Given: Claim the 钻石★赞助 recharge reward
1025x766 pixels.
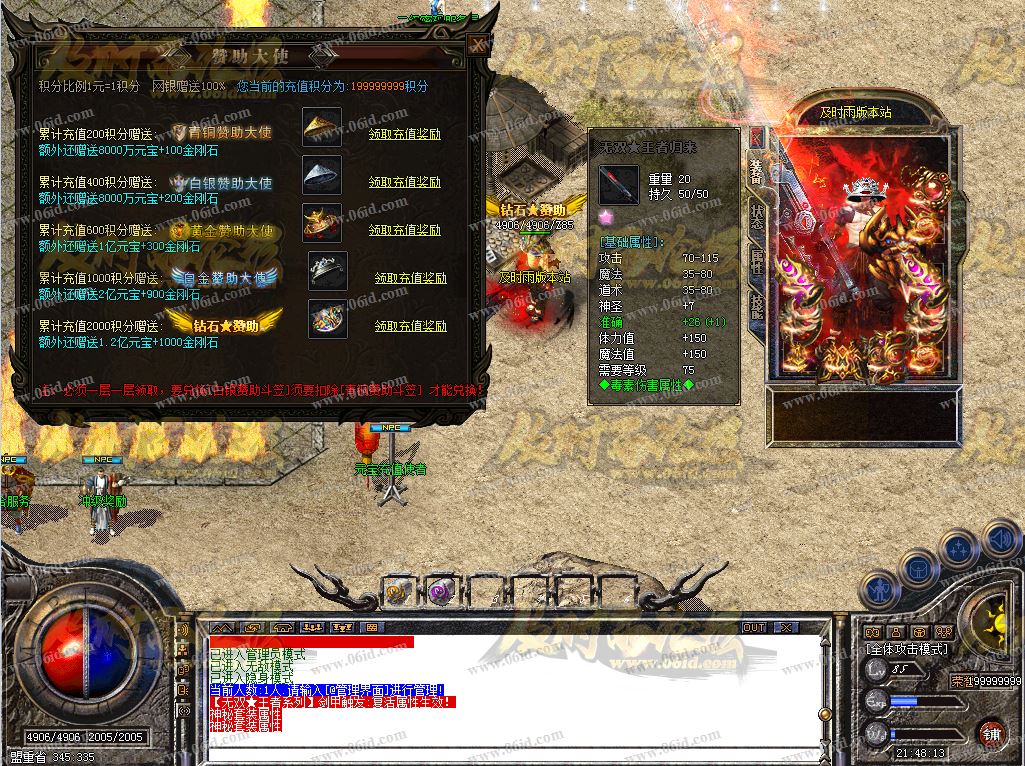Looking at the screenshot, I should pos(410,327).
